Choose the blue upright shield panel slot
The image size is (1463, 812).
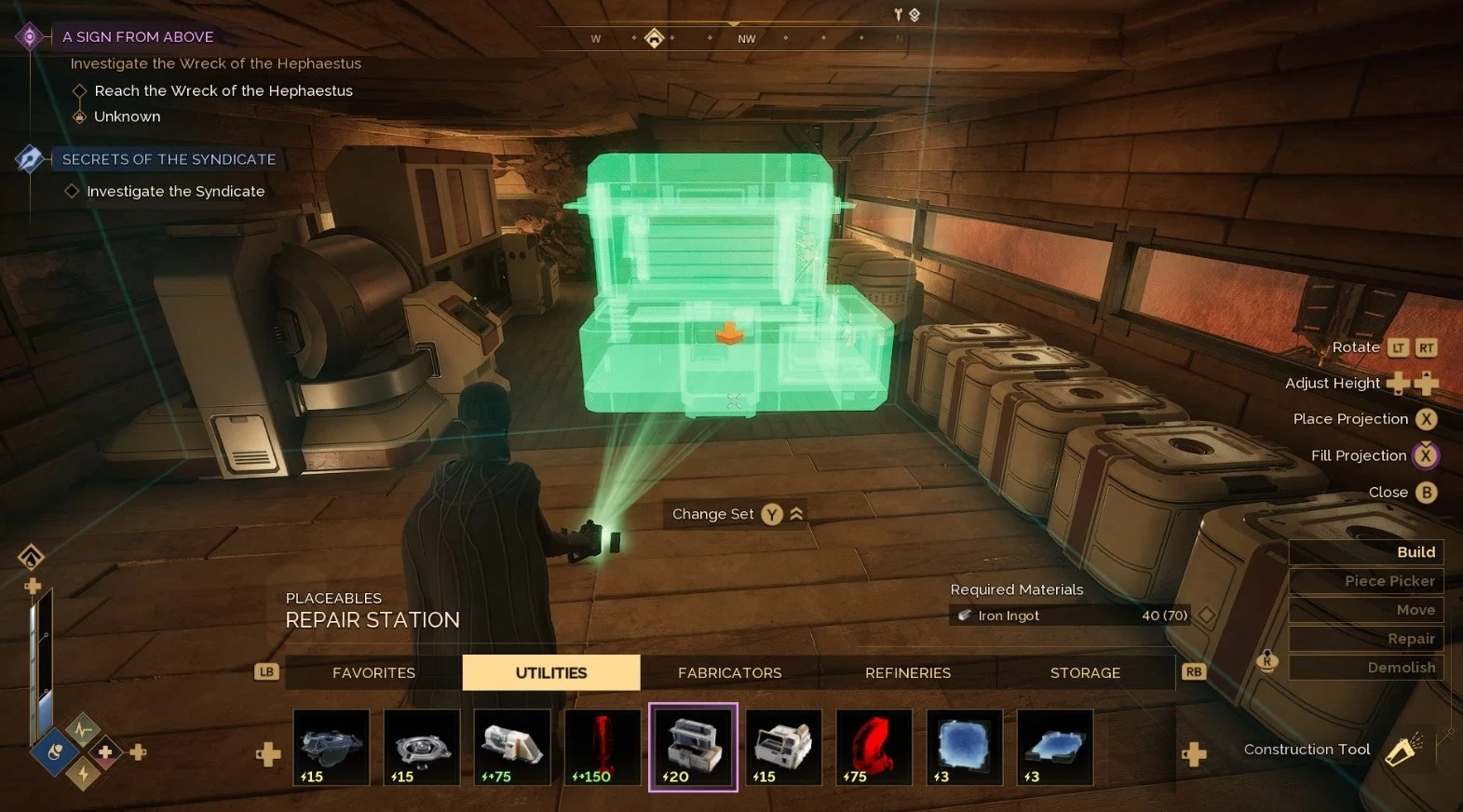964,747
